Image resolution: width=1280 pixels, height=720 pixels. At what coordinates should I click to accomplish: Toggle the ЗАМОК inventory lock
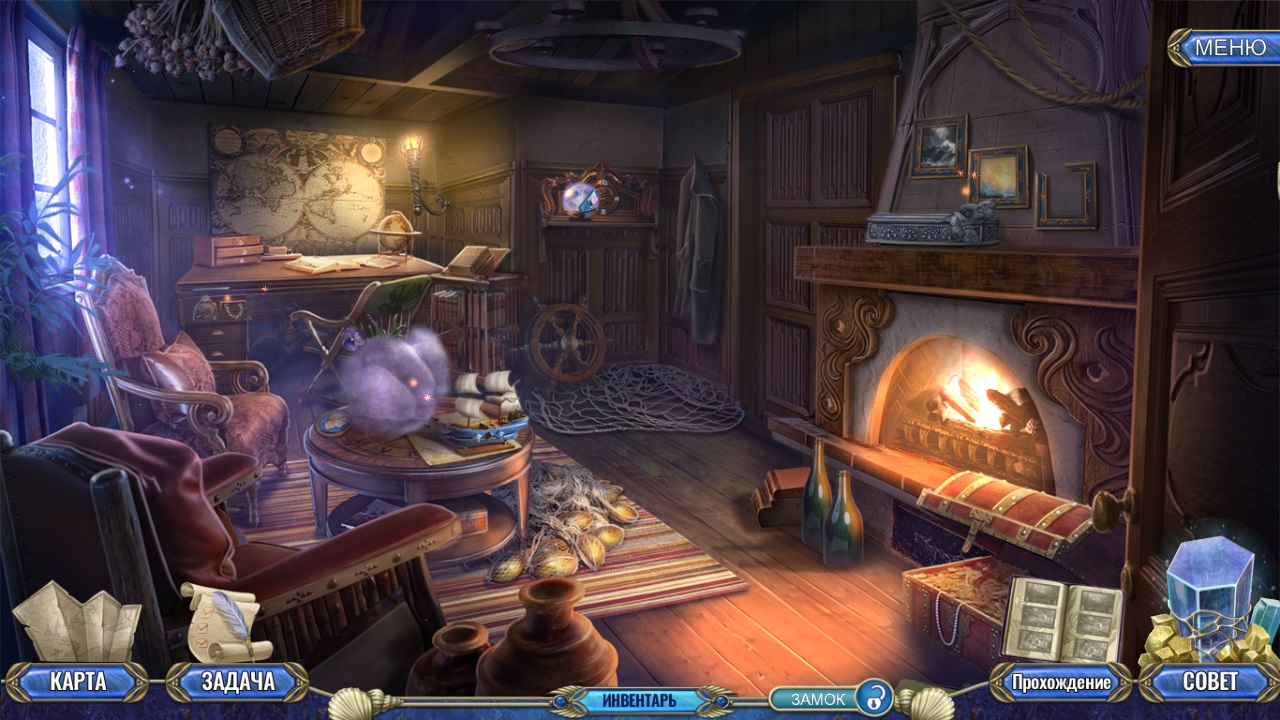pos(832,699)
